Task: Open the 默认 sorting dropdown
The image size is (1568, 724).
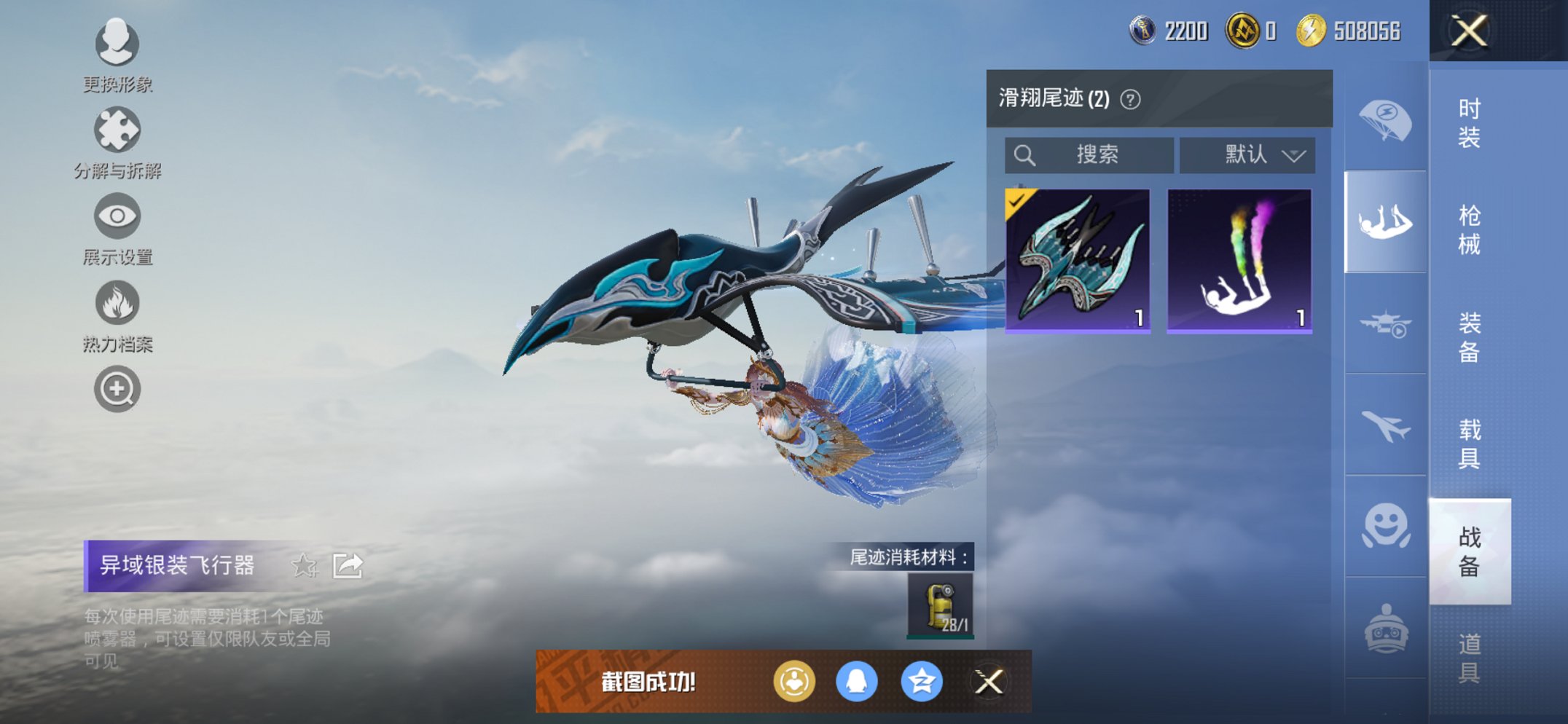Action: (1247, 154)
